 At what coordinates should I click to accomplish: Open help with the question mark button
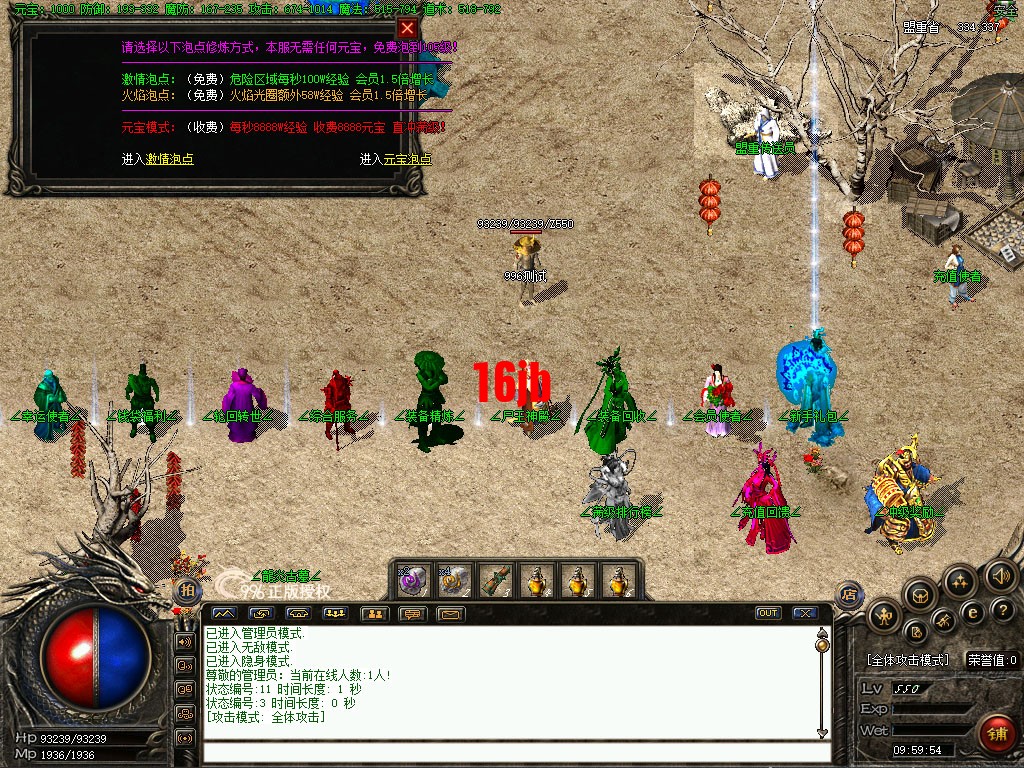click(x=1003, y=610)
